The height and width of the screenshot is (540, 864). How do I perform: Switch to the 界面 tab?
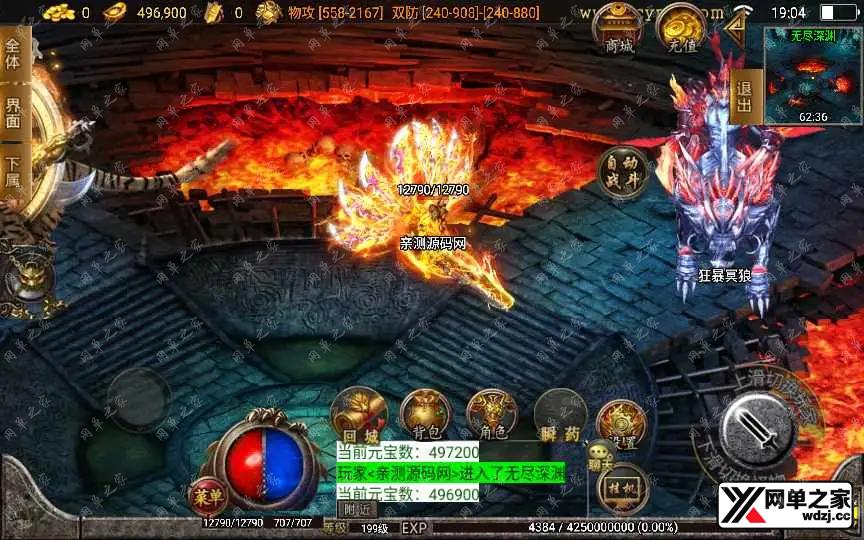pyautogui.click(x=13, y=112)
